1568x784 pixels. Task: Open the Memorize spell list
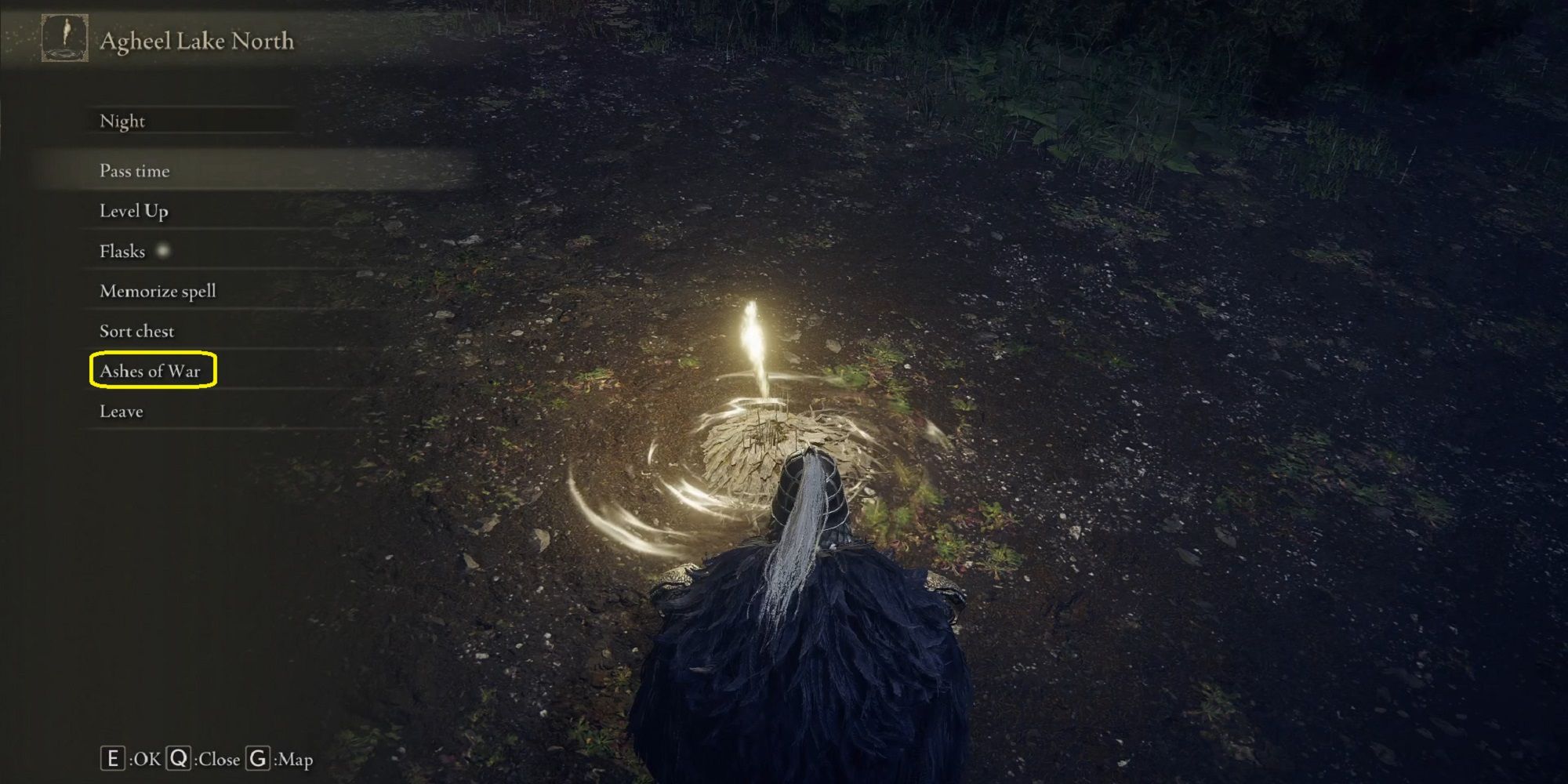(x=156, y=290)
